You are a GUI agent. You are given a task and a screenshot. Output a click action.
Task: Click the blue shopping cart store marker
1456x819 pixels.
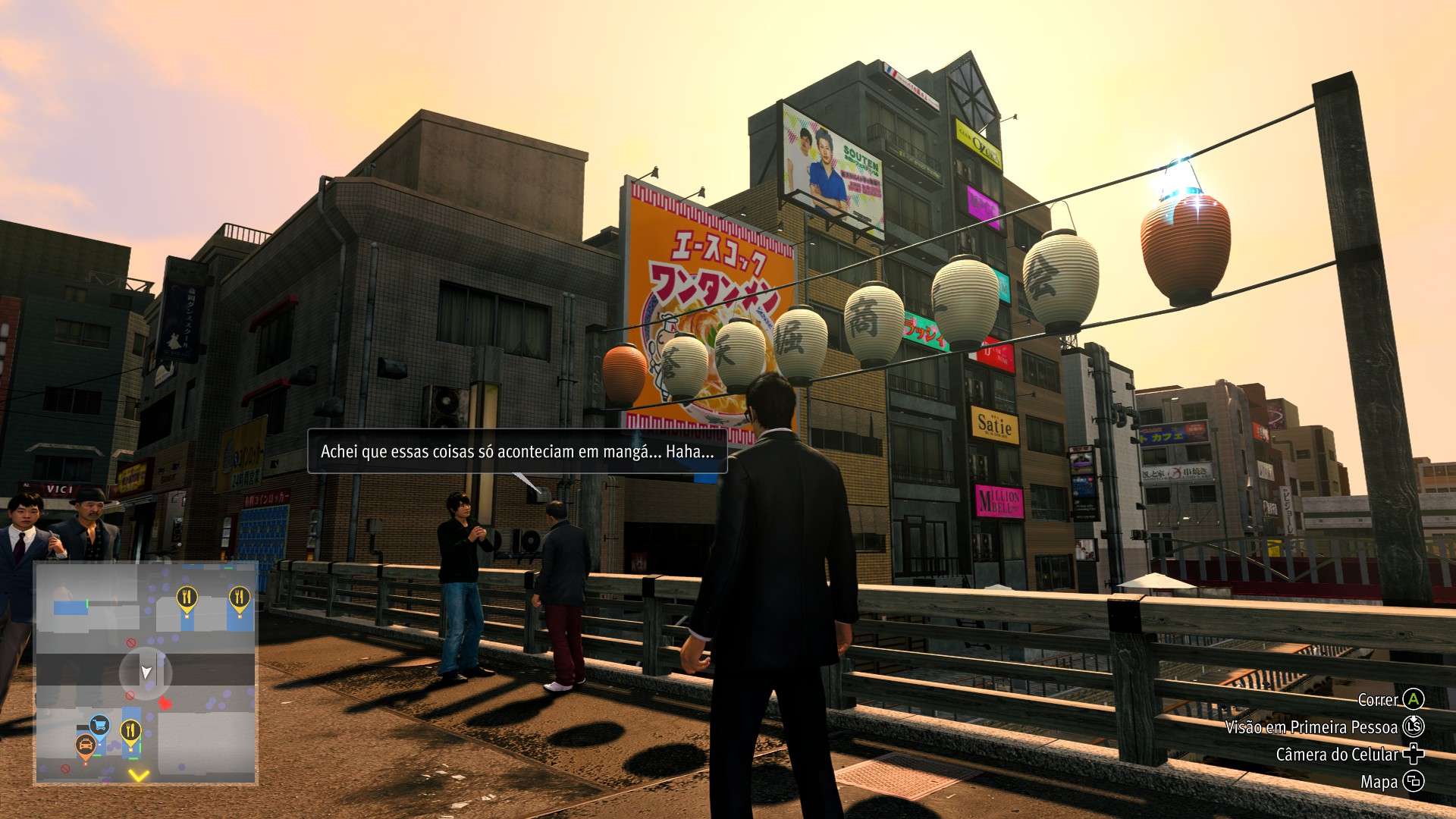99,726
